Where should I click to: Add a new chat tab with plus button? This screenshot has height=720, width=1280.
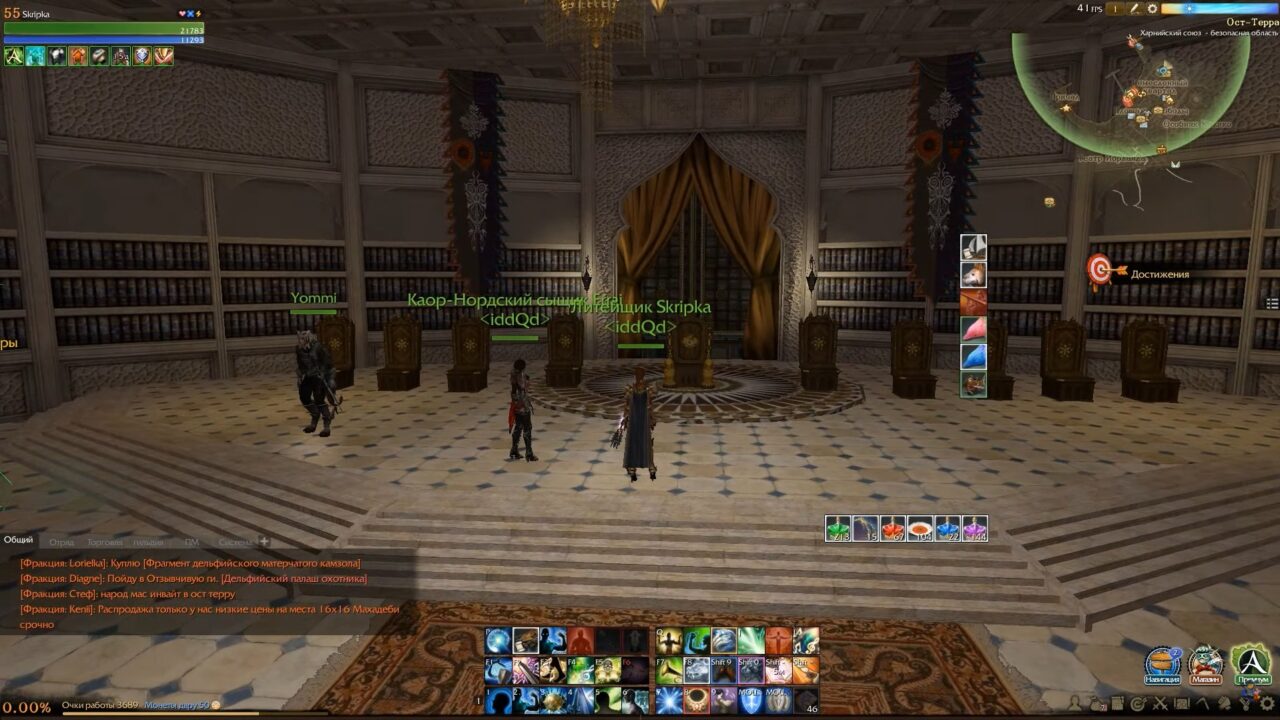(x=265, y=542)
